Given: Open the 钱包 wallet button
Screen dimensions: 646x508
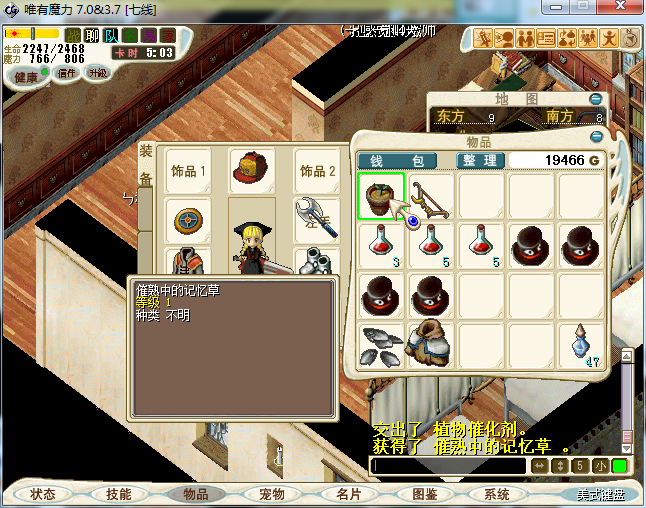Looking at the screenshot, I should tap(397, 160).
